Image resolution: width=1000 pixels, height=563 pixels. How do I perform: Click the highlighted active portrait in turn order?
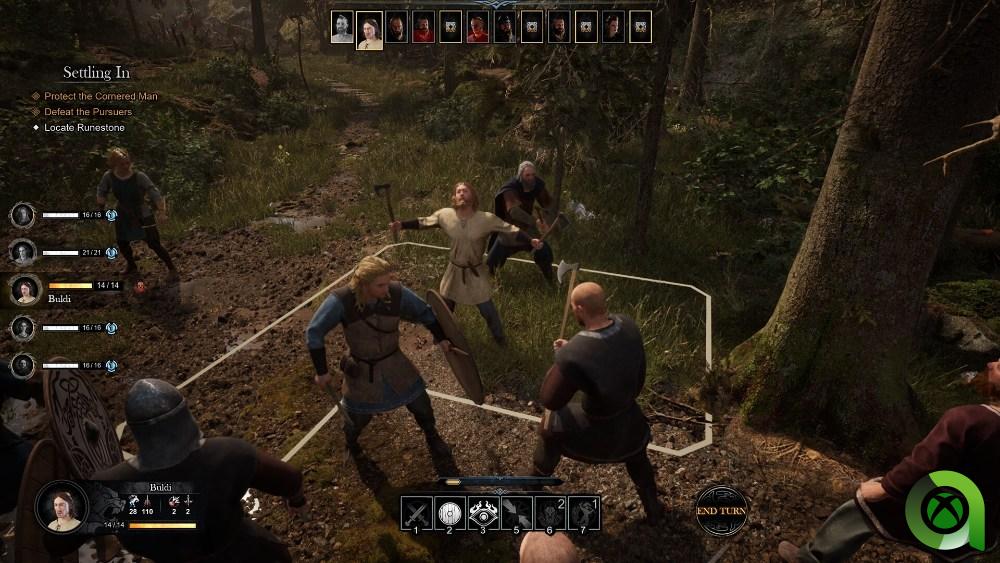point(370,27)
